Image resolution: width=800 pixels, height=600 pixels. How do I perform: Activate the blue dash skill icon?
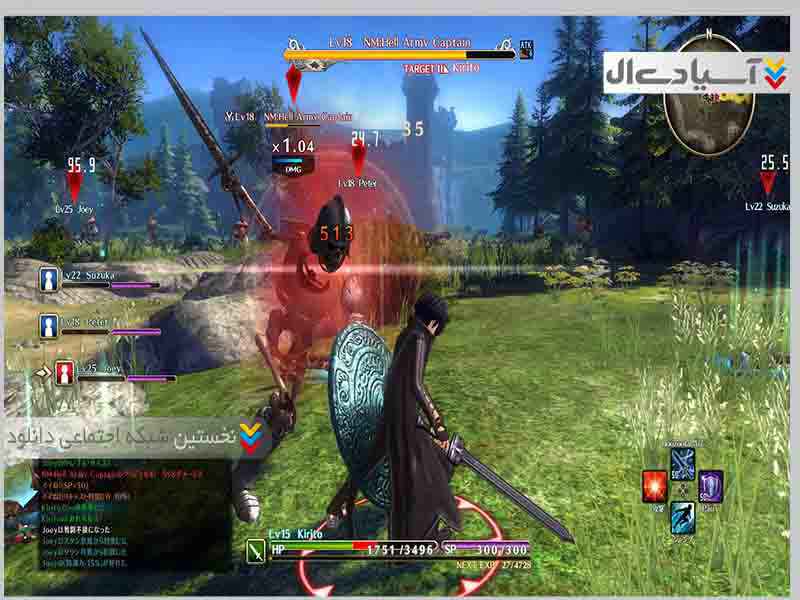[683, 517]
